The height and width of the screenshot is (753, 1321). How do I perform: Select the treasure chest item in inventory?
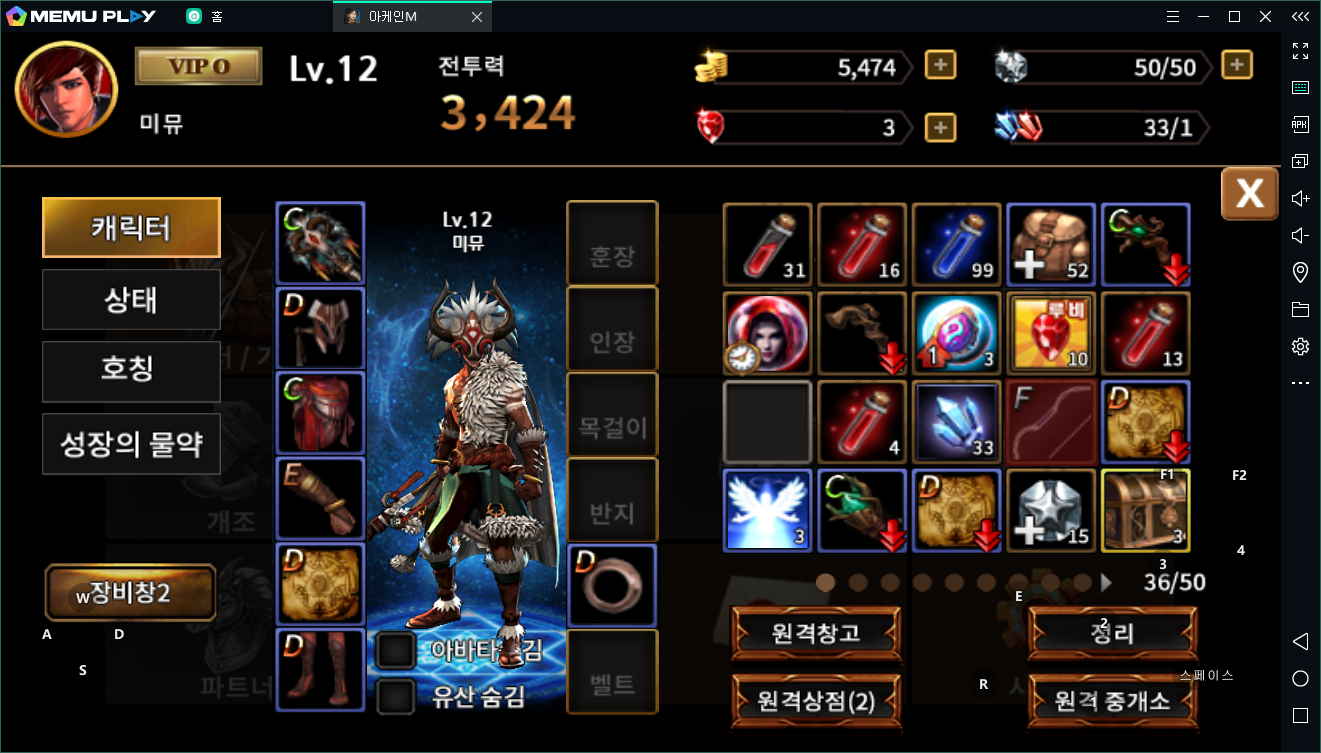[1145, 510]
